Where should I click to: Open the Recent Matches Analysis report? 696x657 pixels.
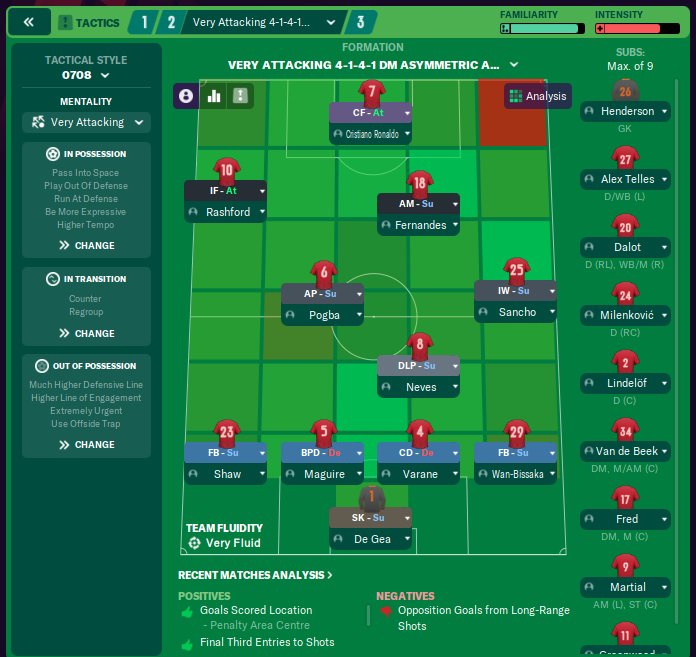[255, 575]
